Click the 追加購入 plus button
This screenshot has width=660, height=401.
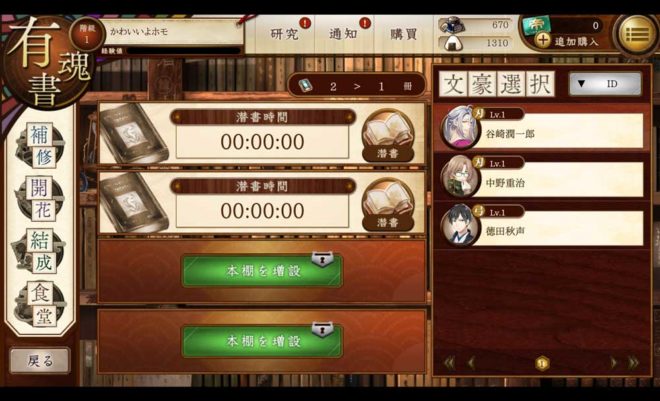[543, 41]
